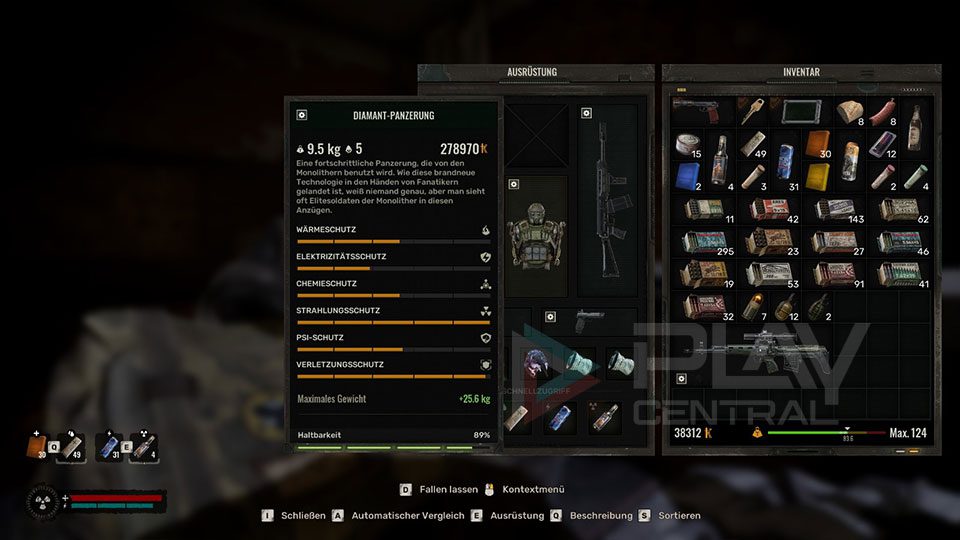
Task: Select the ammo box stack of 62
Action: point(902,208)
